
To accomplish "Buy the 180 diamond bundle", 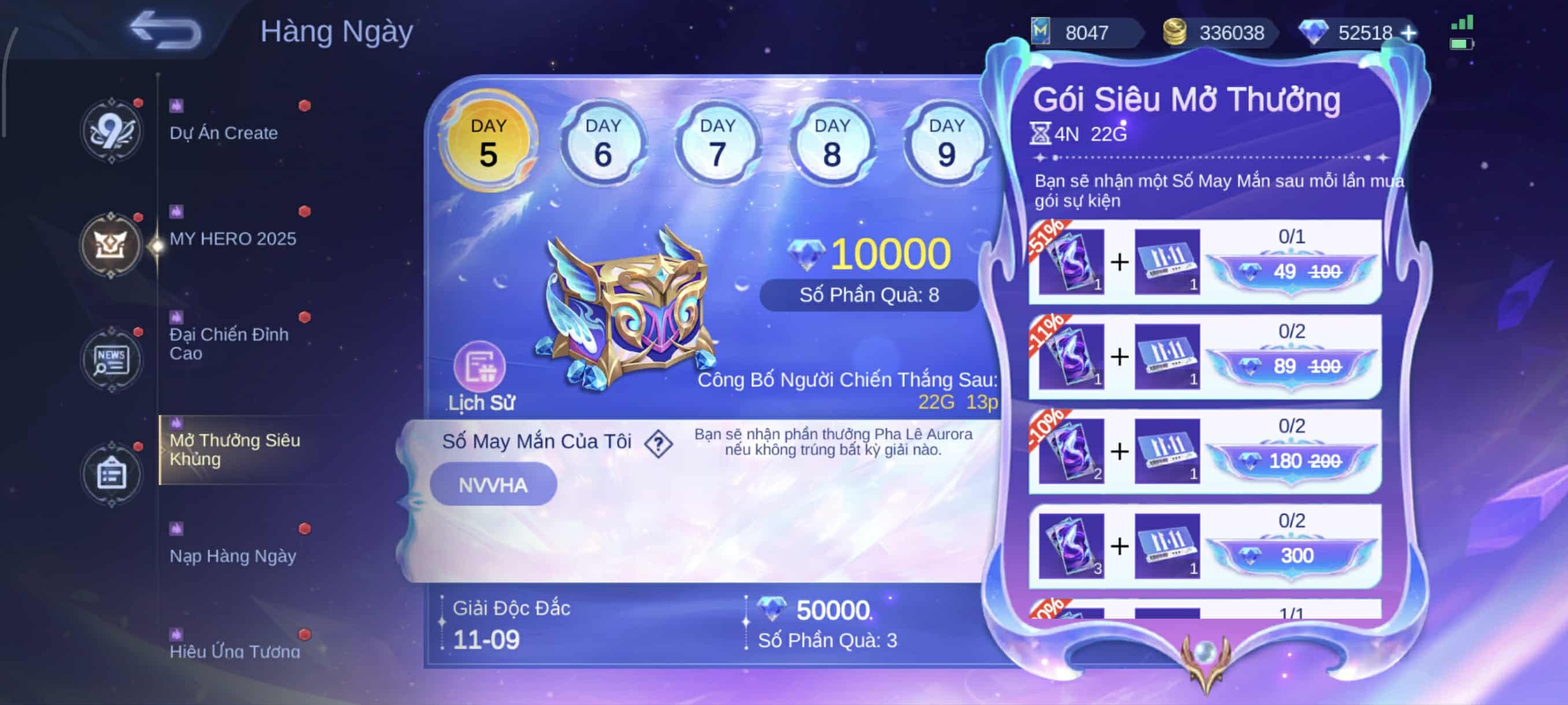I will click(x=1291, y=461).
